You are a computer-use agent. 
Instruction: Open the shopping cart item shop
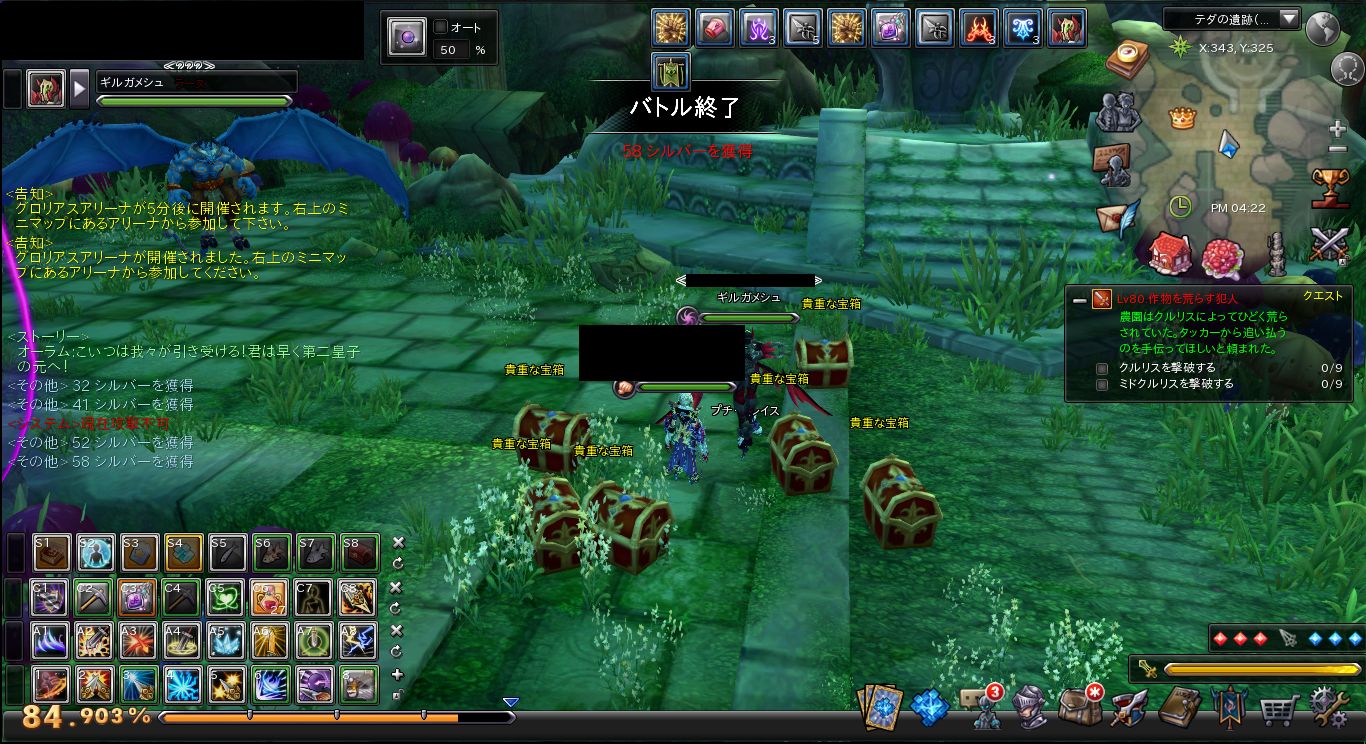point(1279,709)
